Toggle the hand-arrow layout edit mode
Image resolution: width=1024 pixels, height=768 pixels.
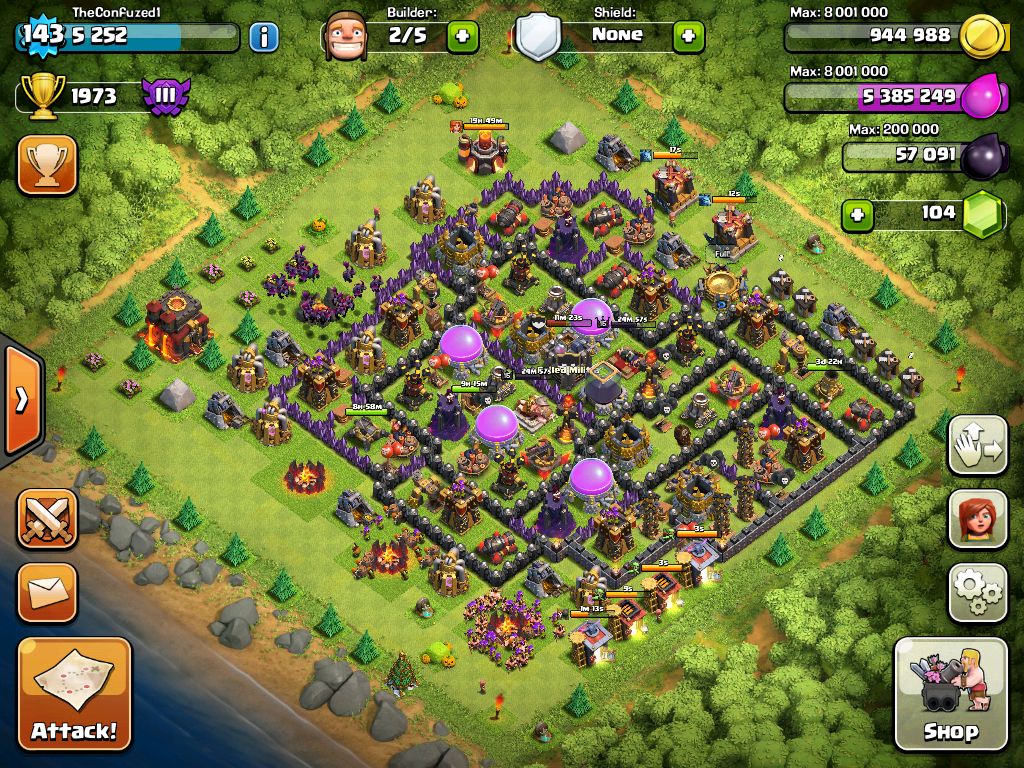click(x=977, y=446)
